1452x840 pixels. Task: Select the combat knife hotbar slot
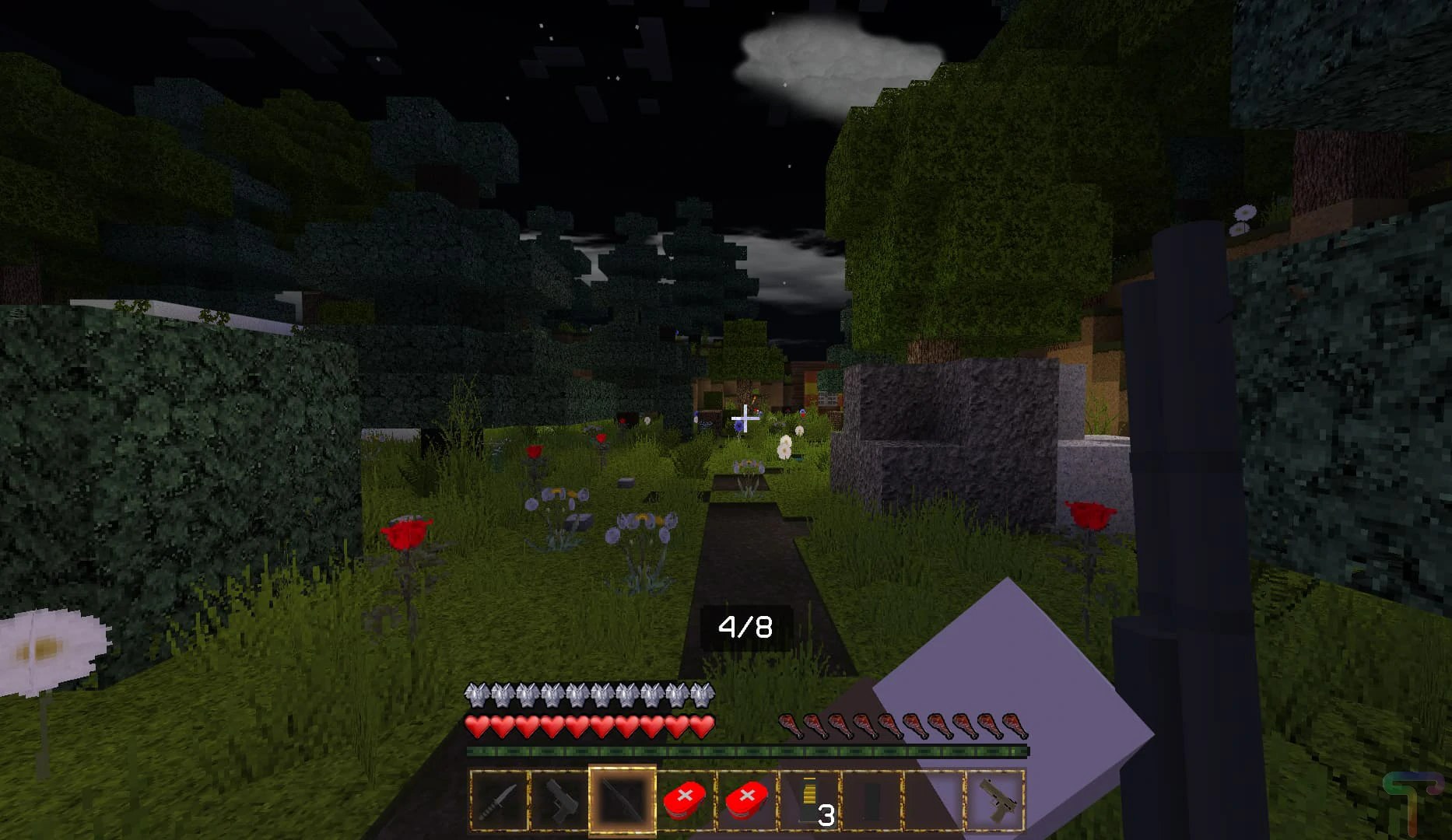[x=499, y=800]
